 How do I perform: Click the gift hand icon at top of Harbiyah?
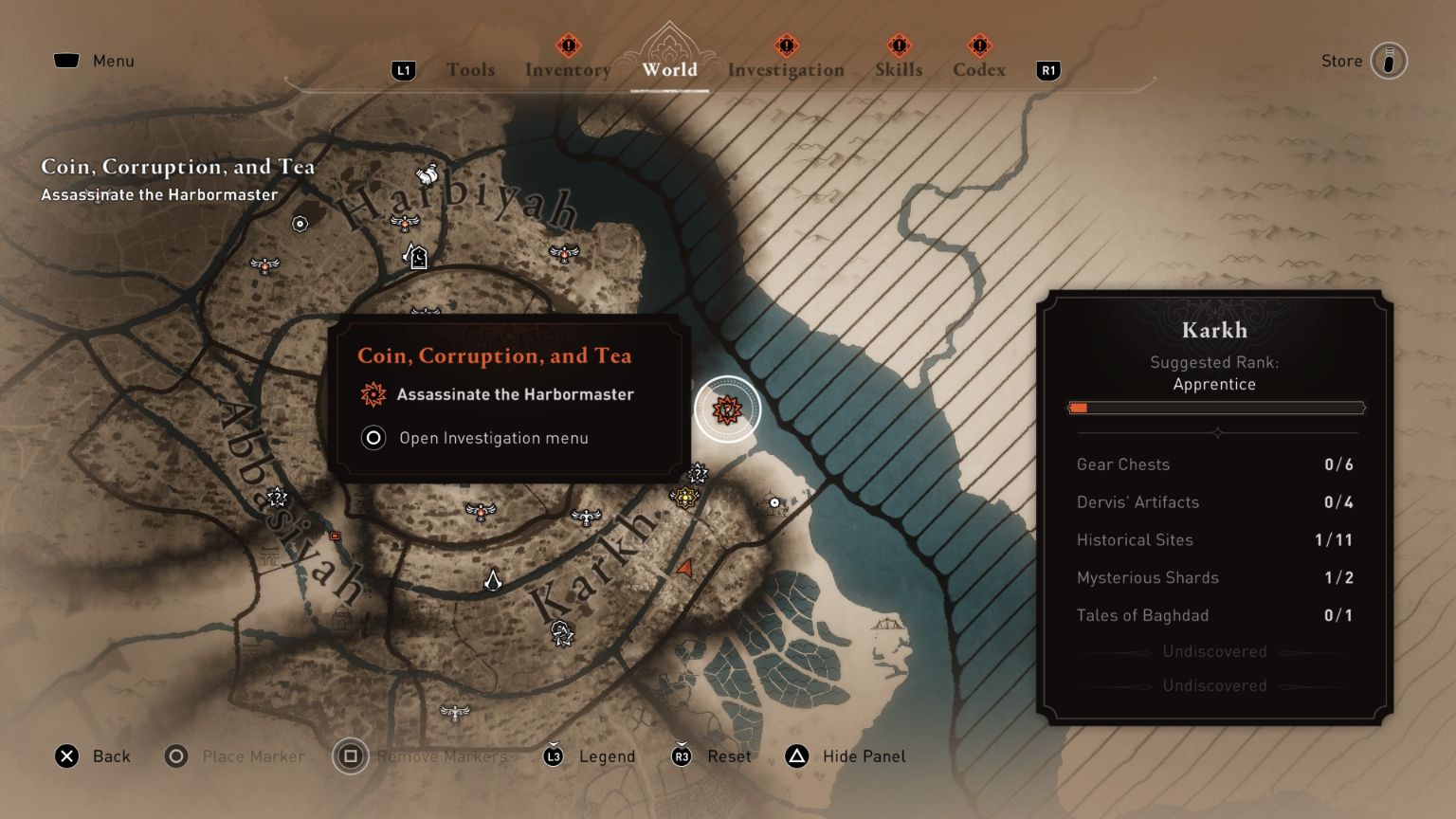pos(425,174)
